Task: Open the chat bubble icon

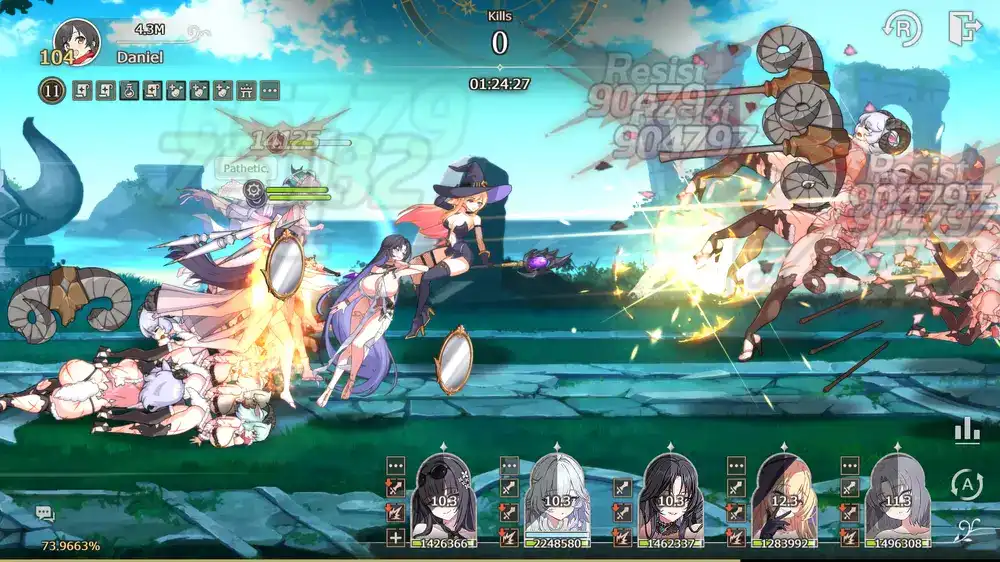Action: (44, 513)
